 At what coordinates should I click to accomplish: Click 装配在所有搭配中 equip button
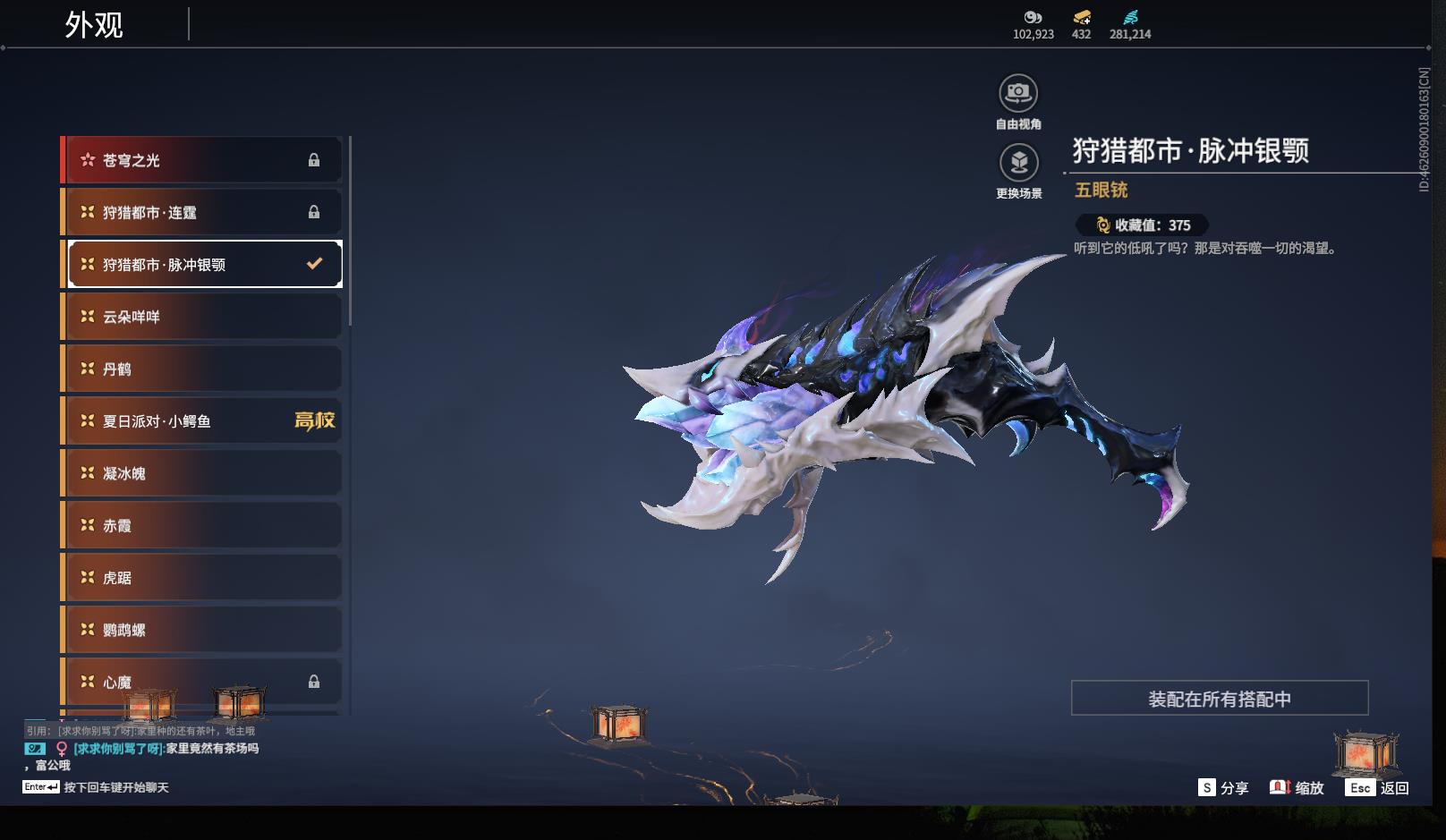[1219, 699]
